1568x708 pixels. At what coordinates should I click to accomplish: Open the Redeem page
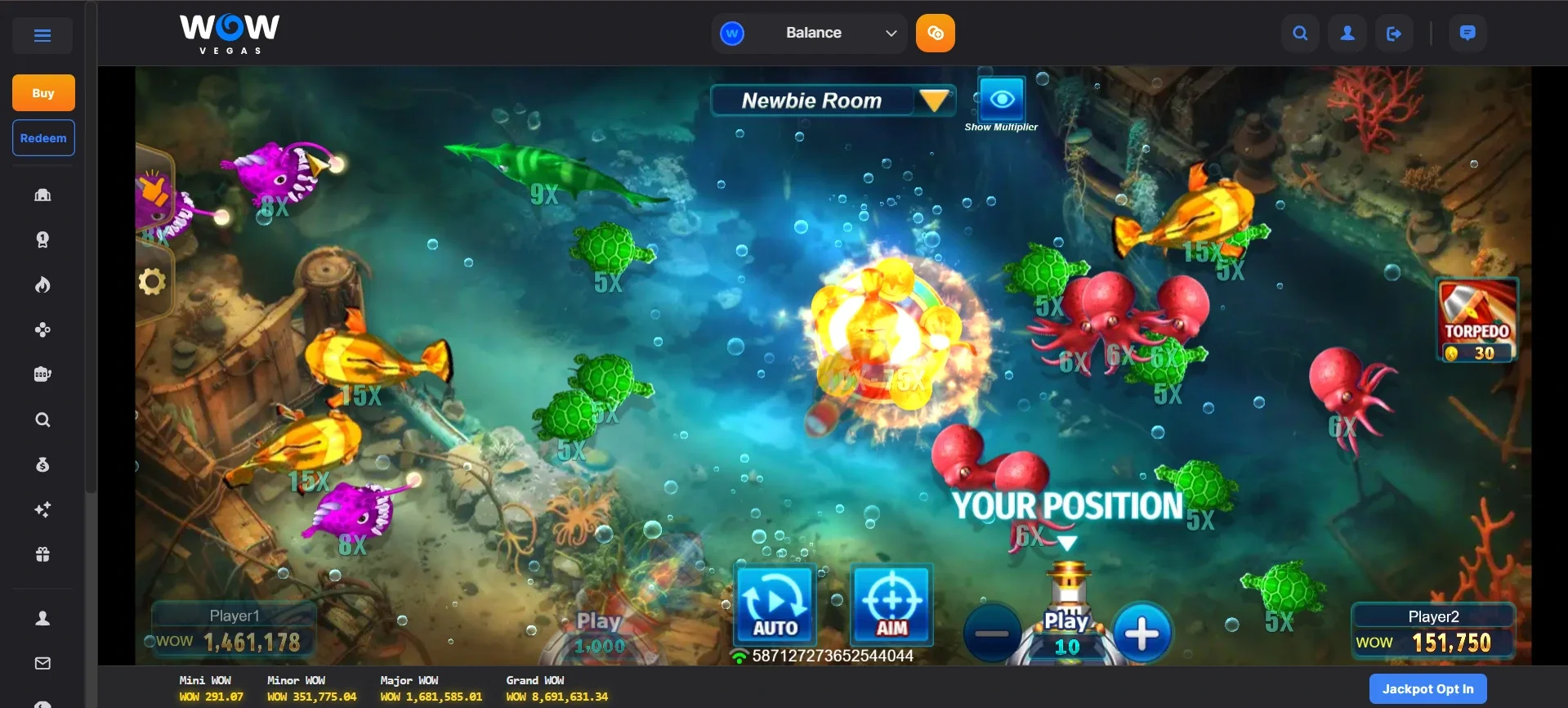pos(43,138)
